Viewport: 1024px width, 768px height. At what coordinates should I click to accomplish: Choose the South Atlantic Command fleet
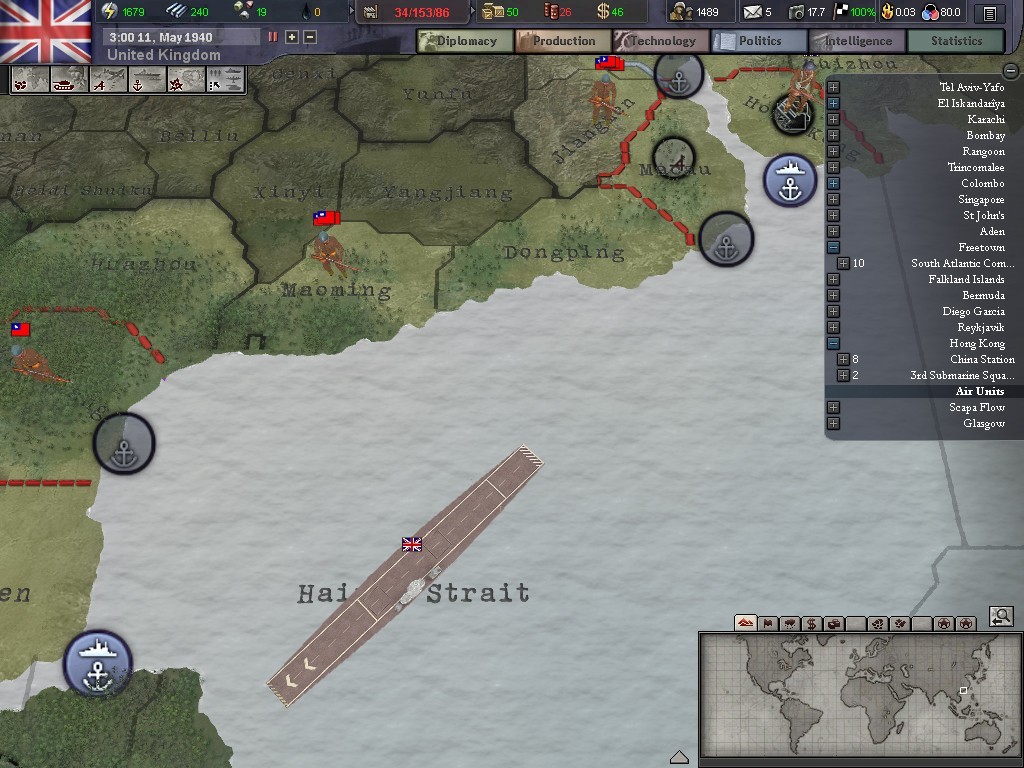click(962, 263)
